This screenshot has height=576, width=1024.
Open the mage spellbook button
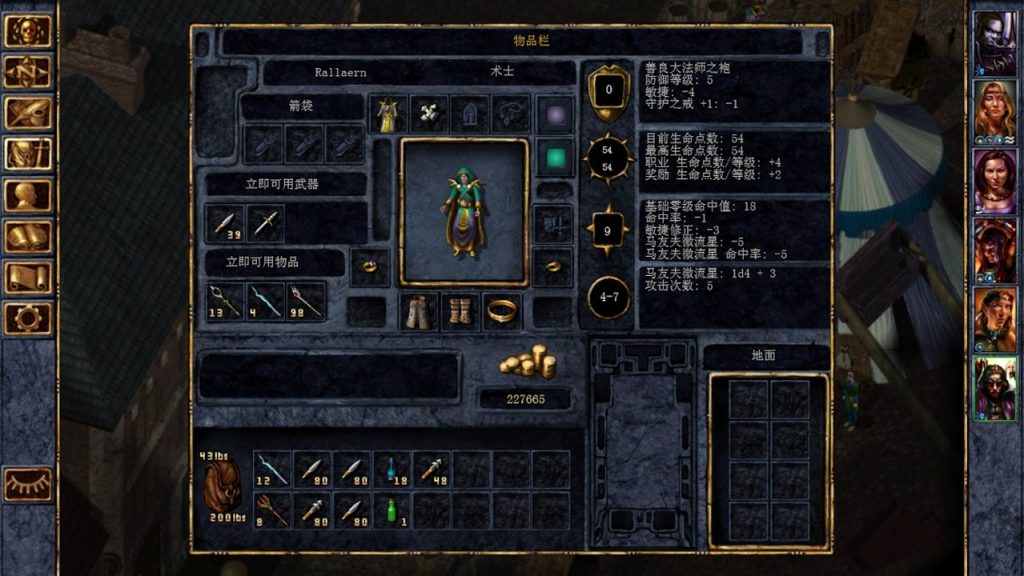coord(28,236)
